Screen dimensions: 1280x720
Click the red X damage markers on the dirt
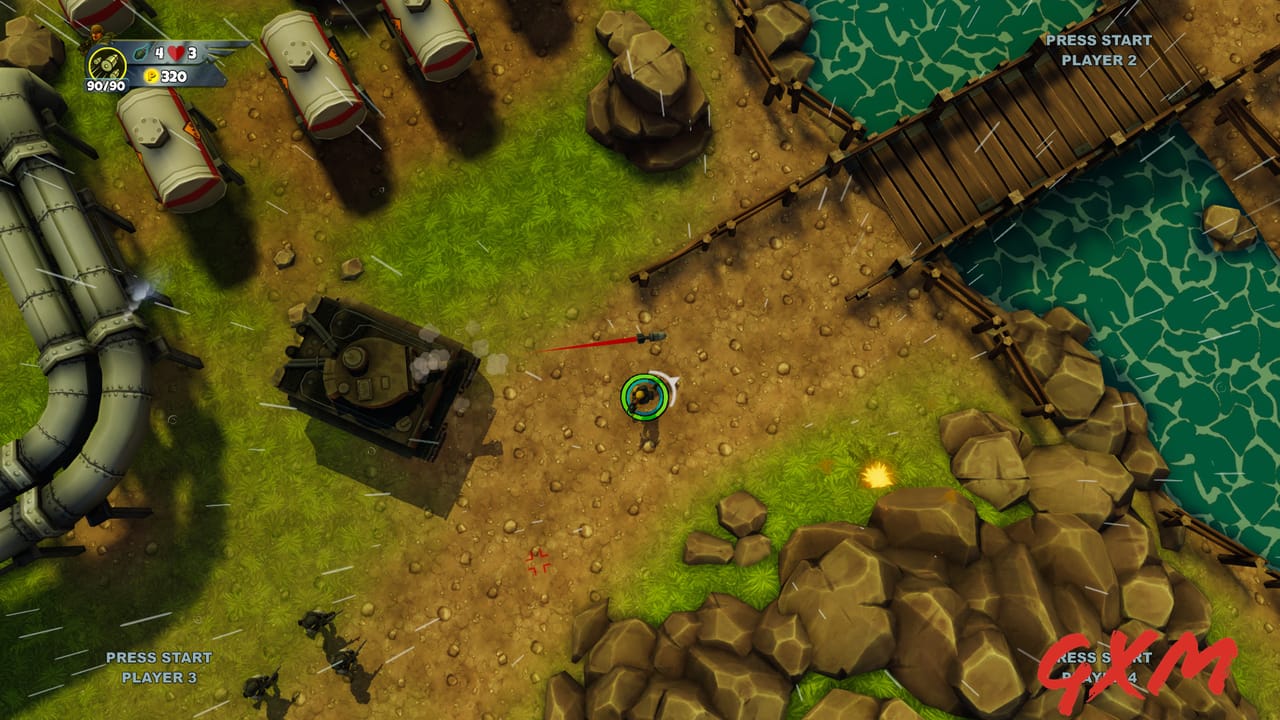537,563
